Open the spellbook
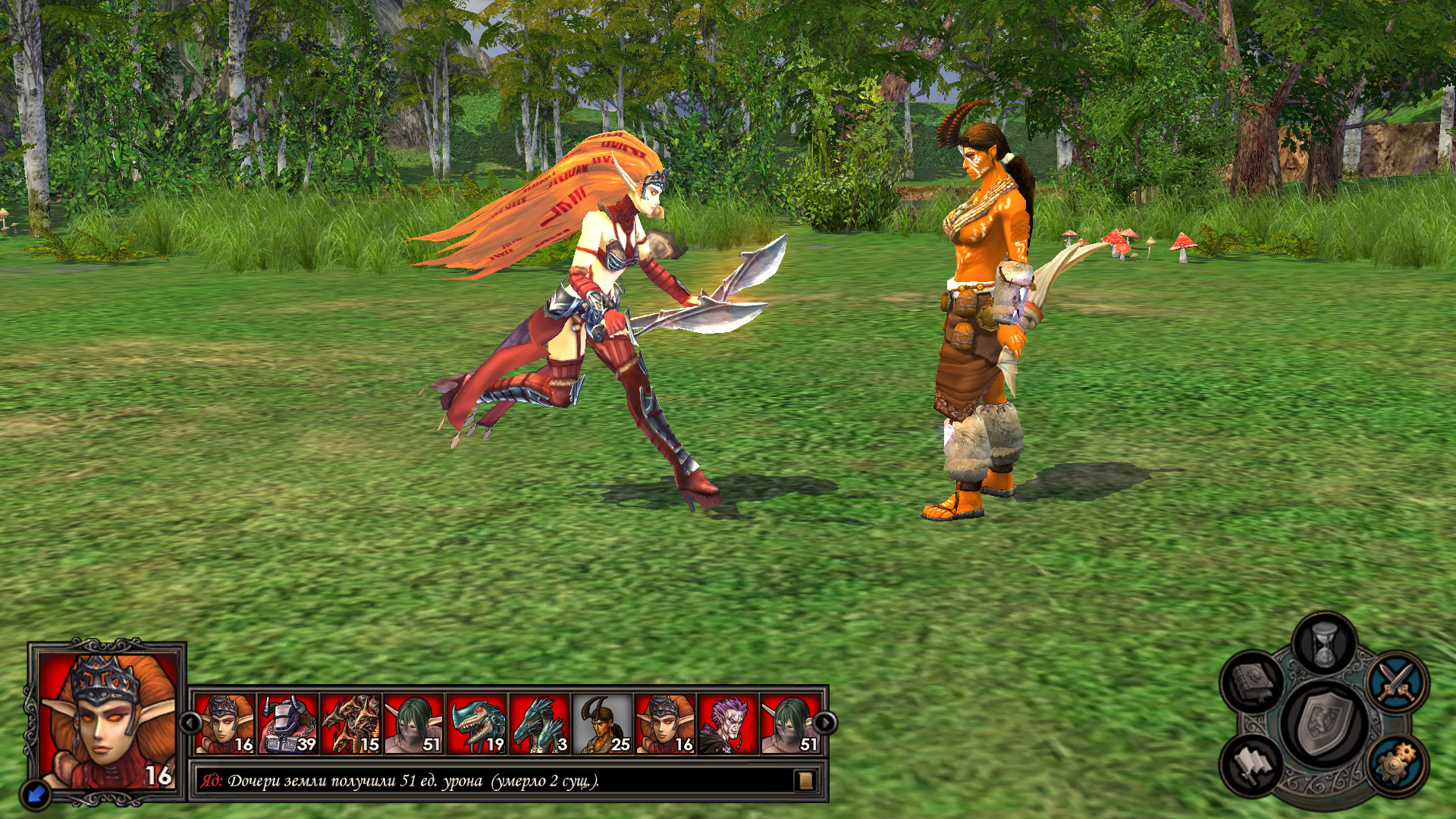This screenshot has height=819, width=1456. click(x=1252, y=679)
